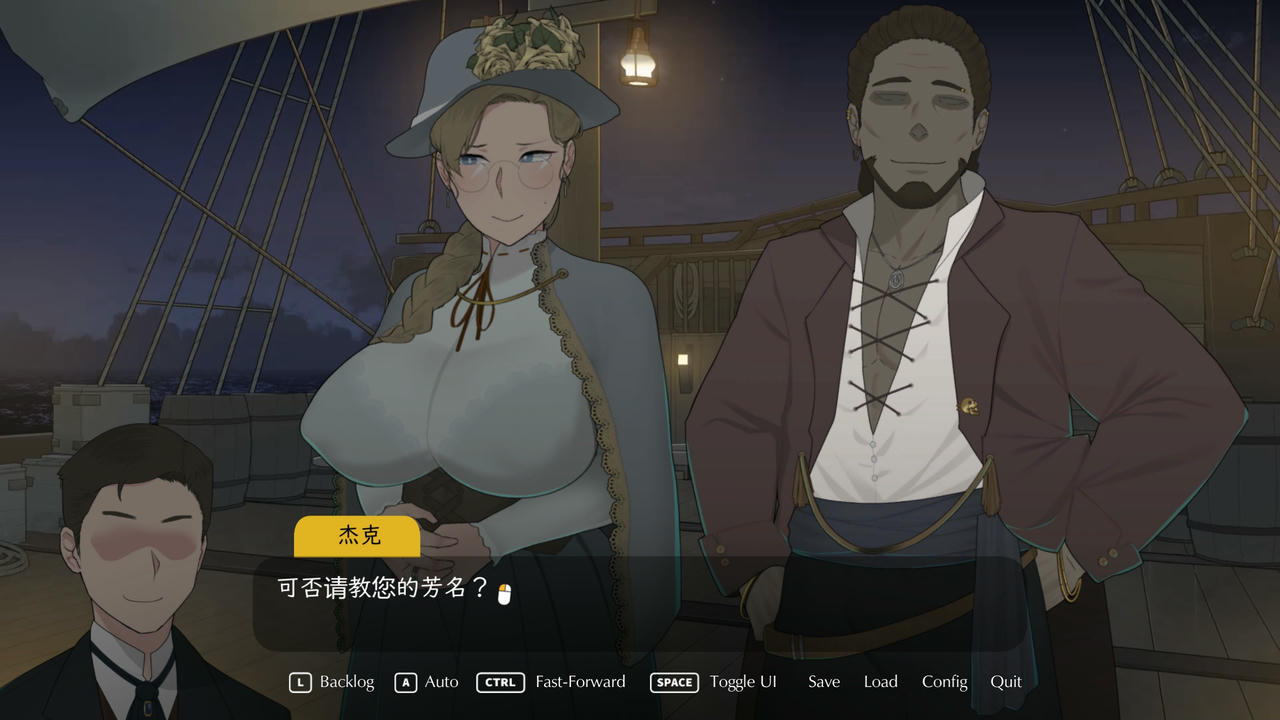
Task: Save the current game
Action: (823, 682)
